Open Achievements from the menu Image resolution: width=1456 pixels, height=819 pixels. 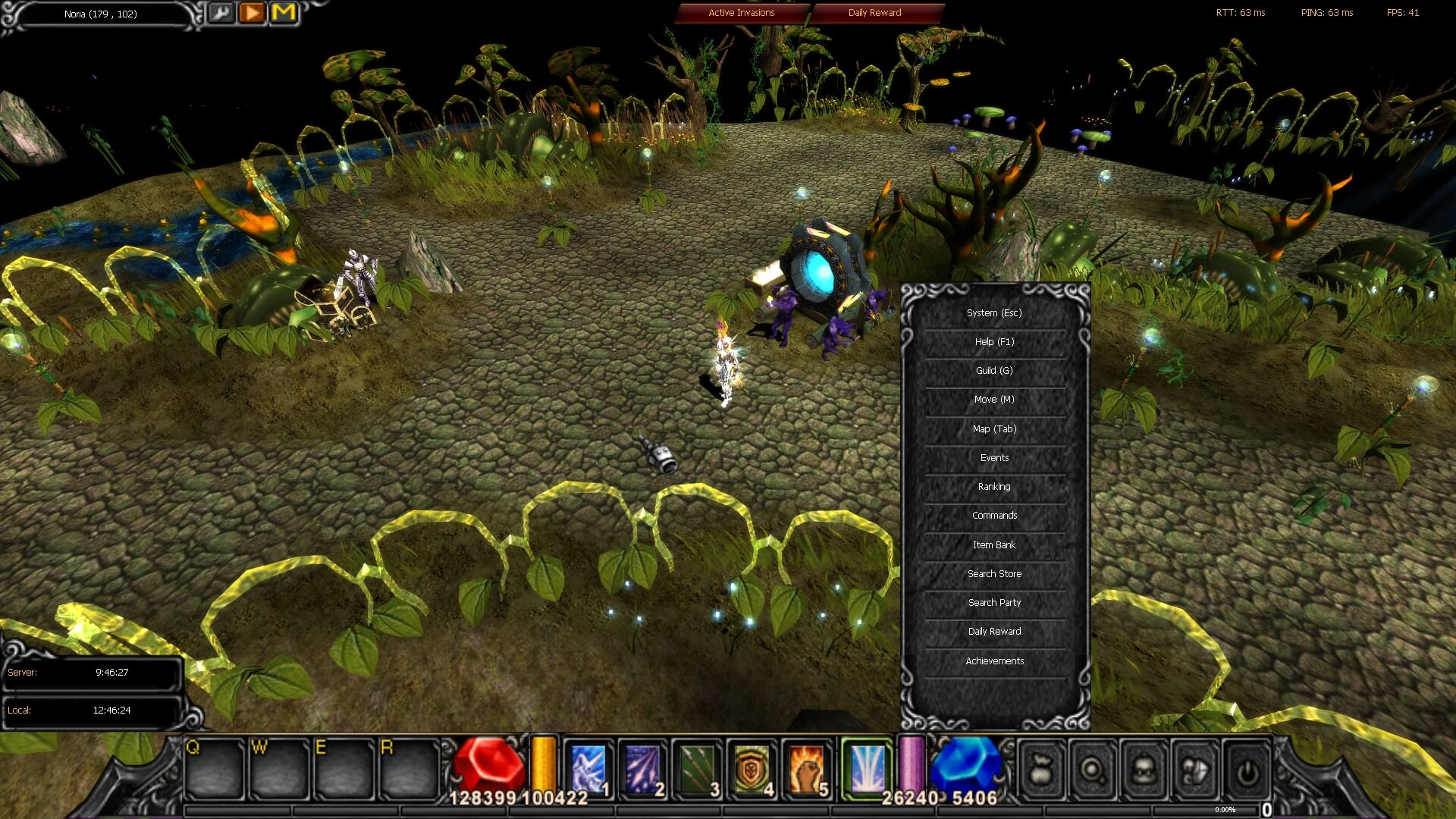tap(996, 661)
